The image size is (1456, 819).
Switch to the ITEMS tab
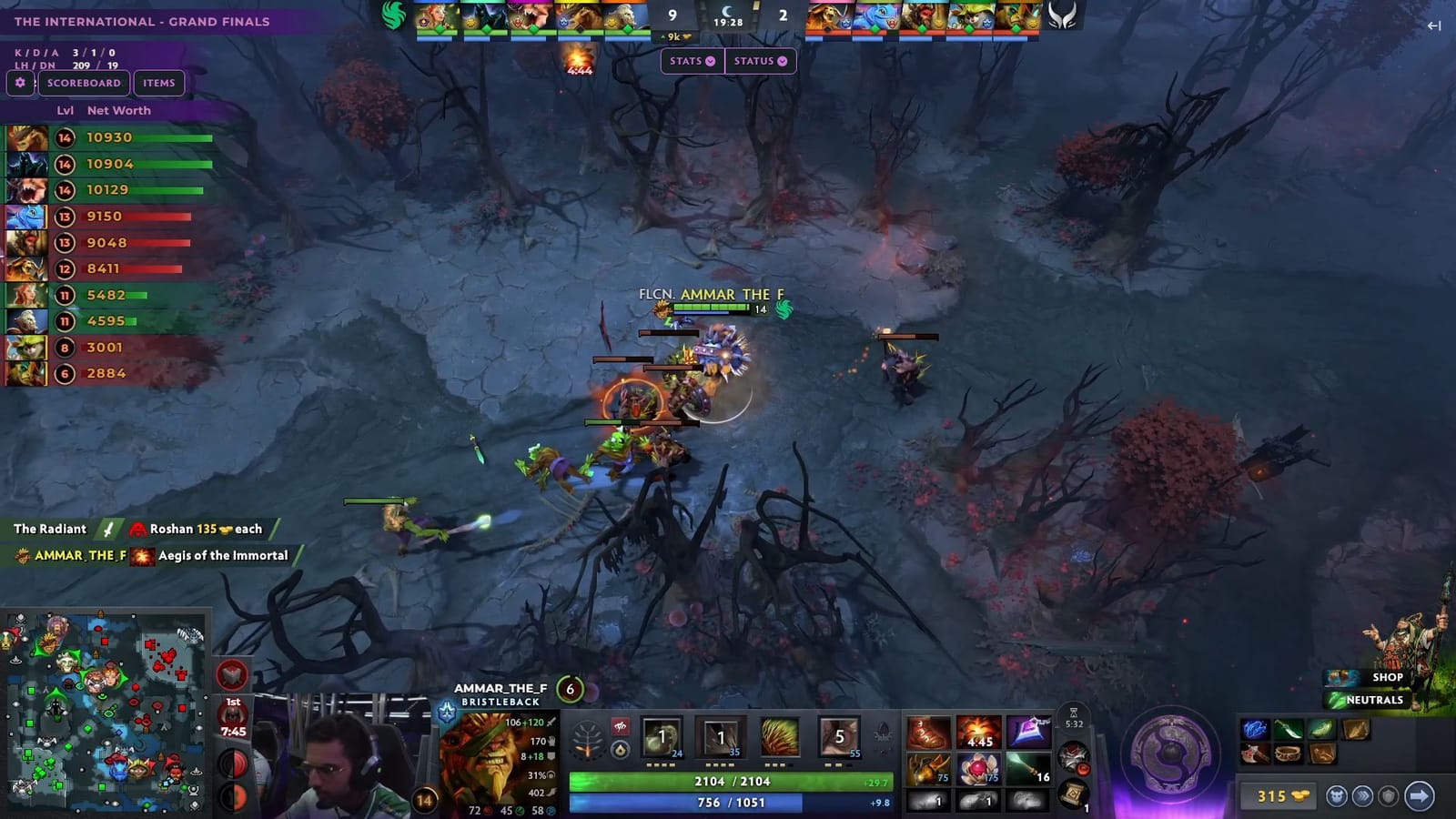pos(159,83)
